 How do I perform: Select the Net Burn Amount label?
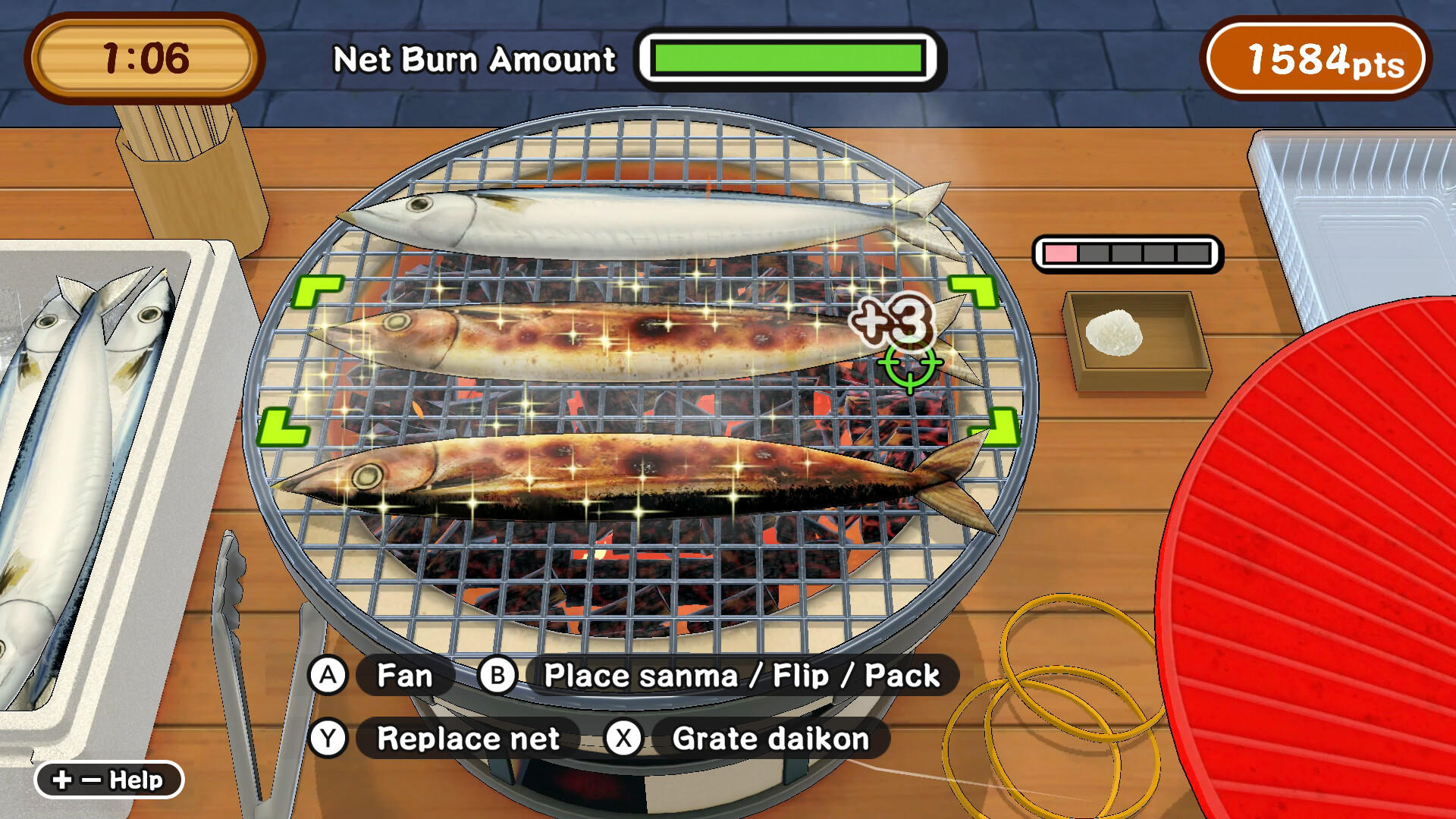pyautogui.click(x=474, y=59)
